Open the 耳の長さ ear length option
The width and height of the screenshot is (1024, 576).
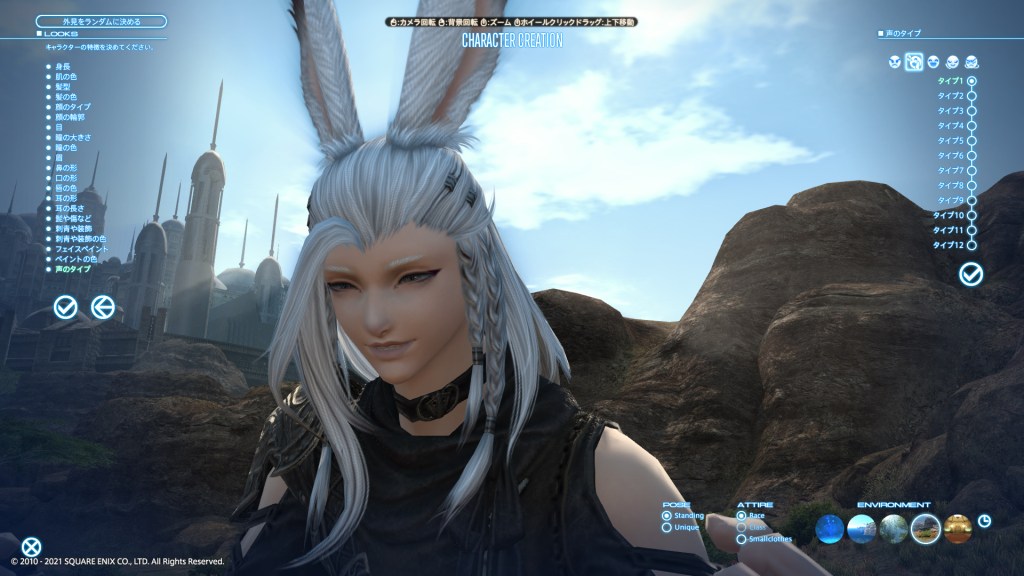(63, 208)
